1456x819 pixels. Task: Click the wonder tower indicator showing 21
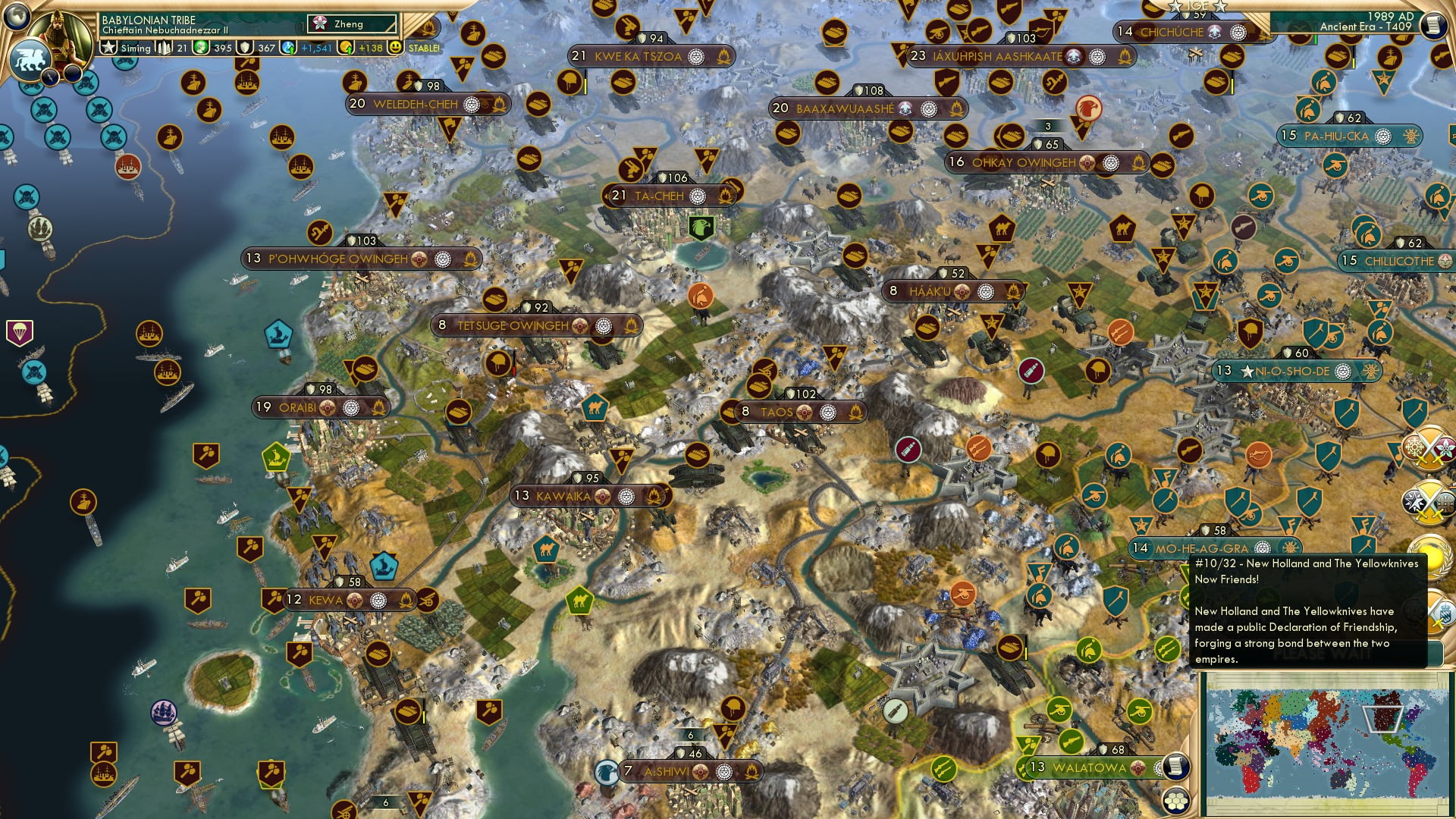(165, 49)
